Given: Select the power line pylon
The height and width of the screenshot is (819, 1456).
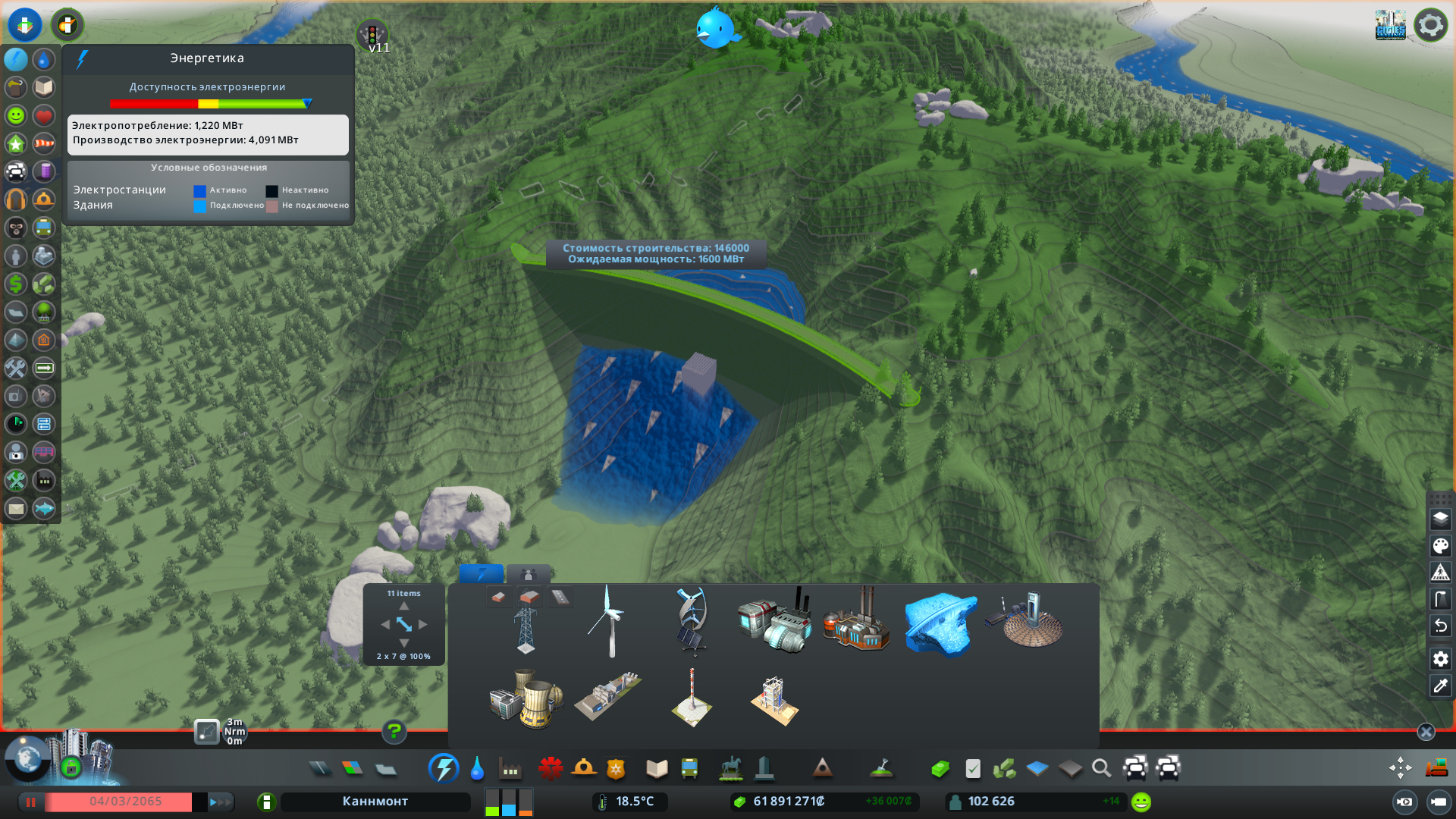Looking at the screenshot, I should tap(526, 629).
